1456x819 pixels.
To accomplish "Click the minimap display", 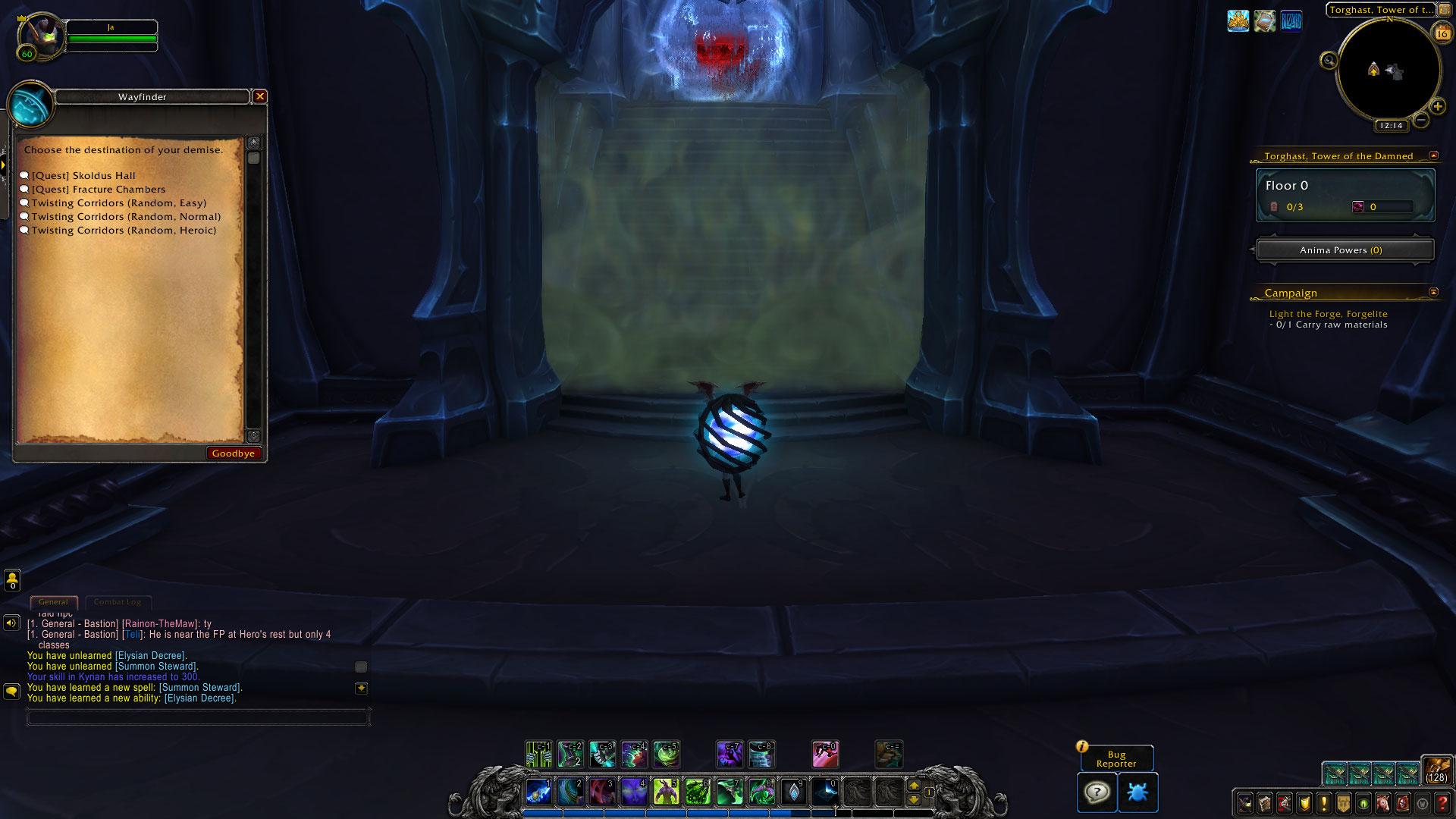I will 1388,70.
